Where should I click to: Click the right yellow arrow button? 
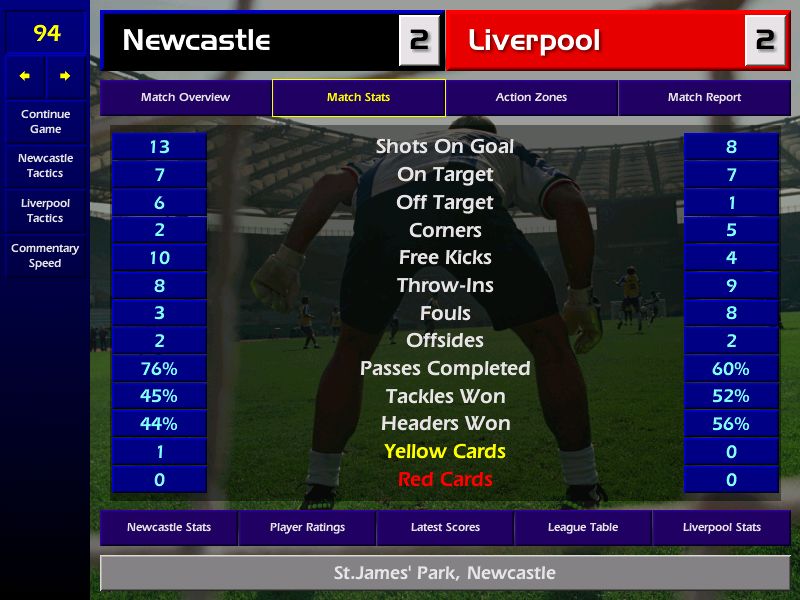[65, 76]
